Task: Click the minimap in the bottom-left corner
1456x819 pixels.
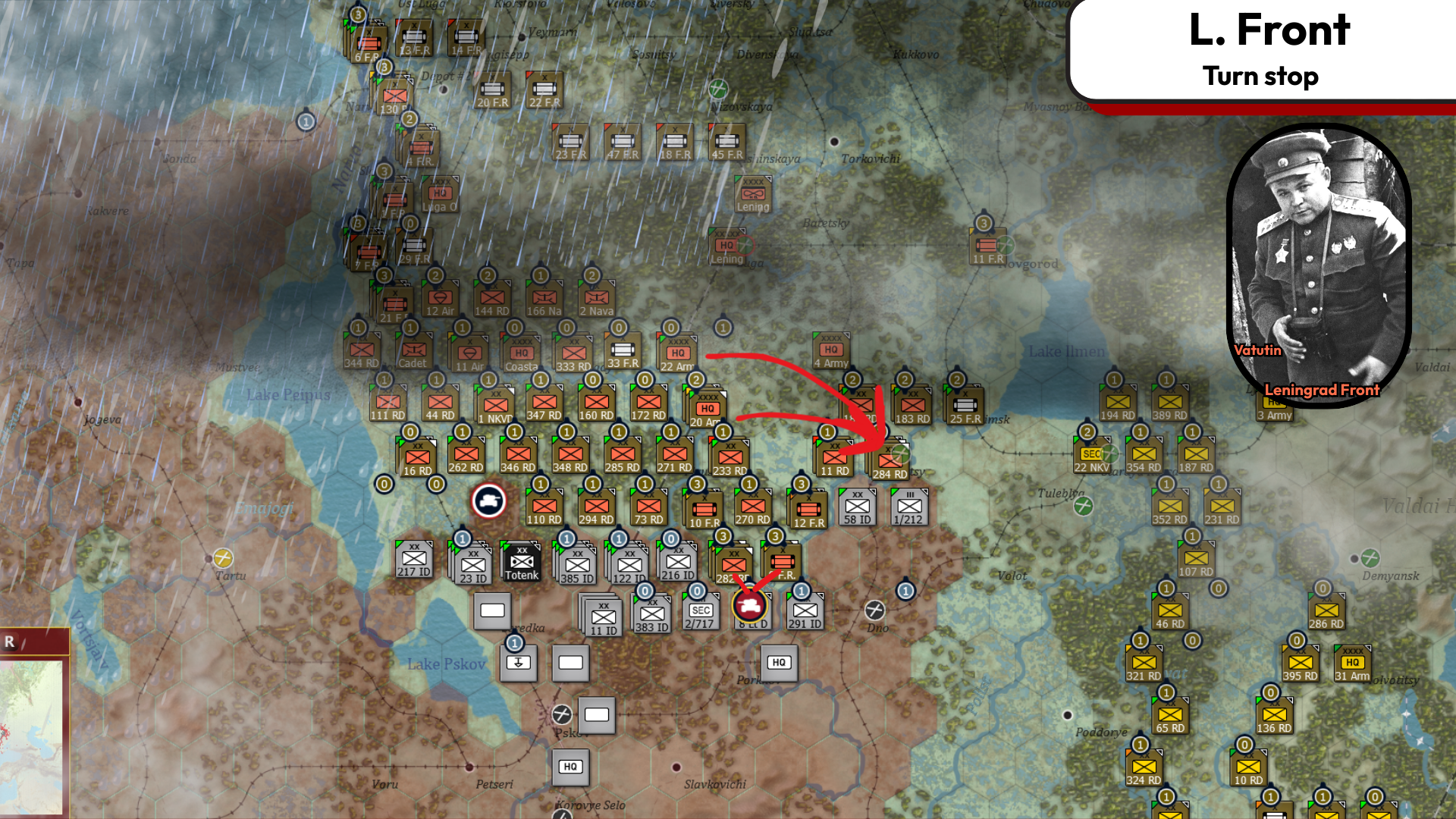Action: pyautogui.click(x=30, y=739)
